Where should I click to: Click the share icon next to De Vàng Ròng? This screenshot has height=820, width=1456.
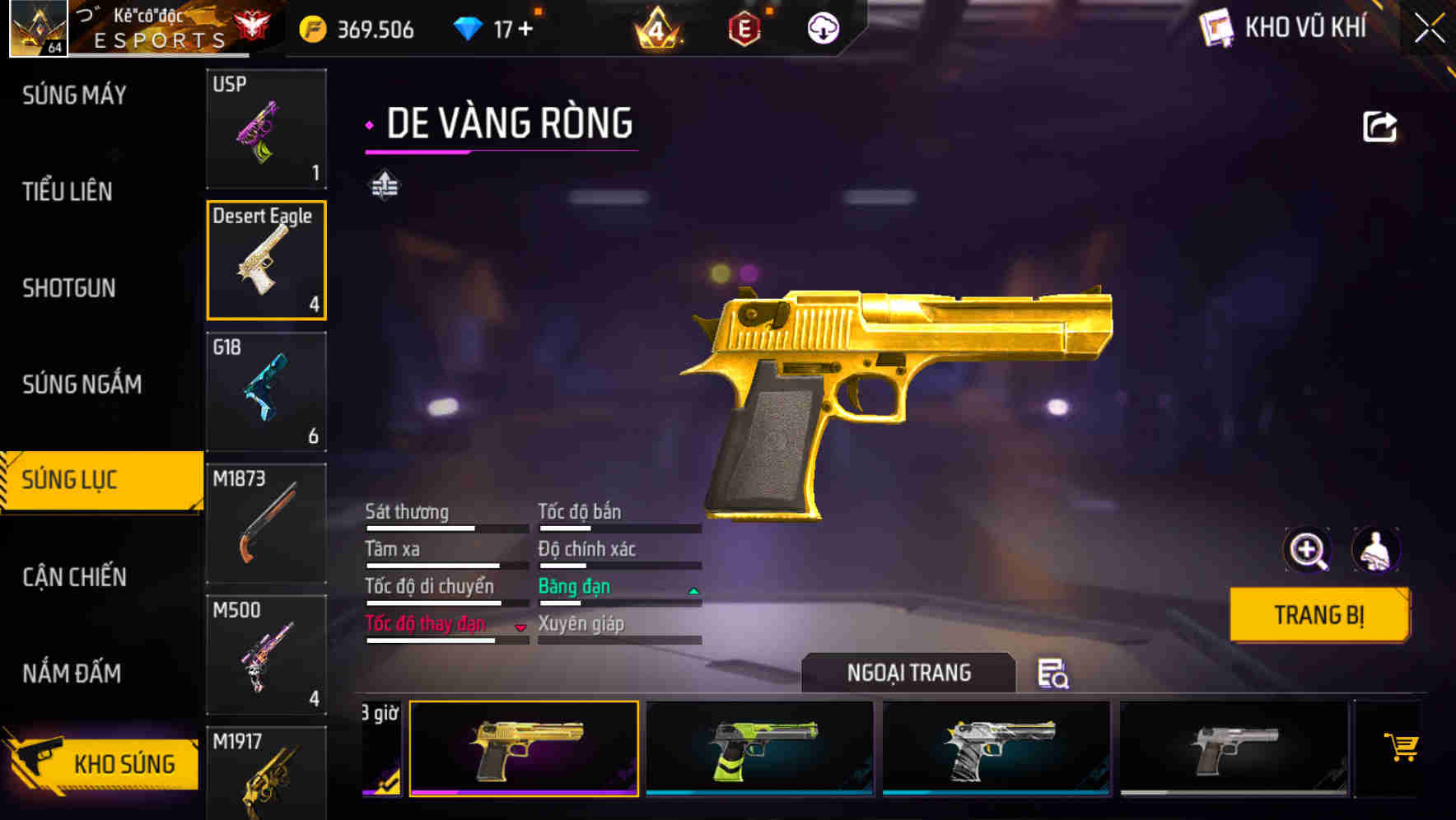pos(1378,125)
